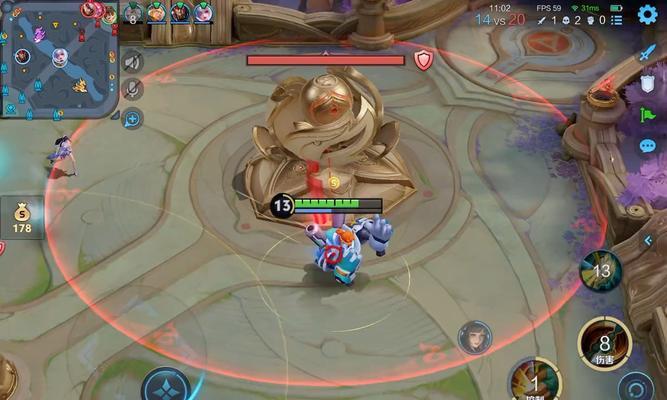The width and height of the screenshot is (667, 400).
Task: Click the blue plus button under the microphone
Action: [x=132, y=118]
